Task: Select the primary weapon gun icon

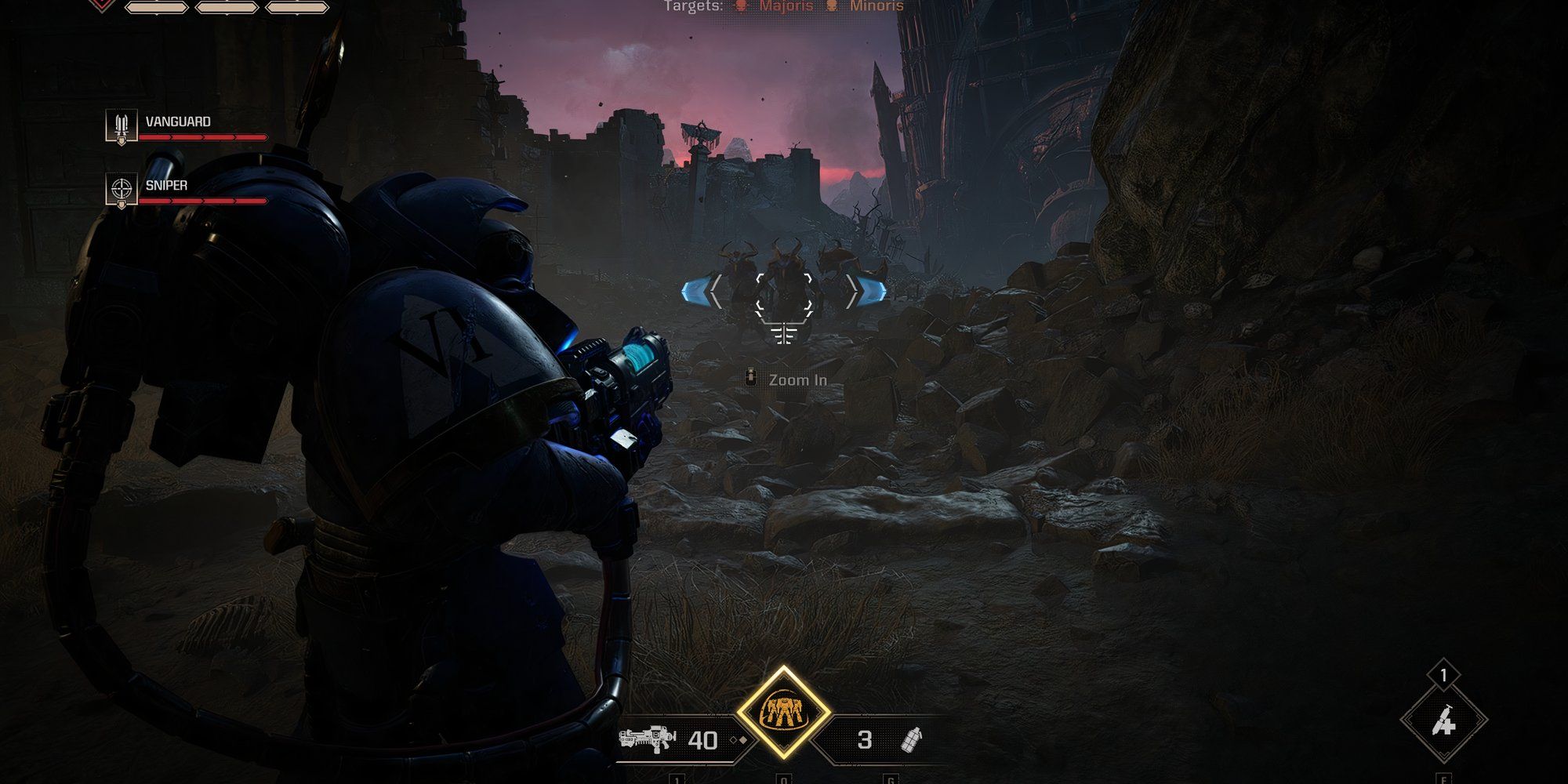Action: 647,740
